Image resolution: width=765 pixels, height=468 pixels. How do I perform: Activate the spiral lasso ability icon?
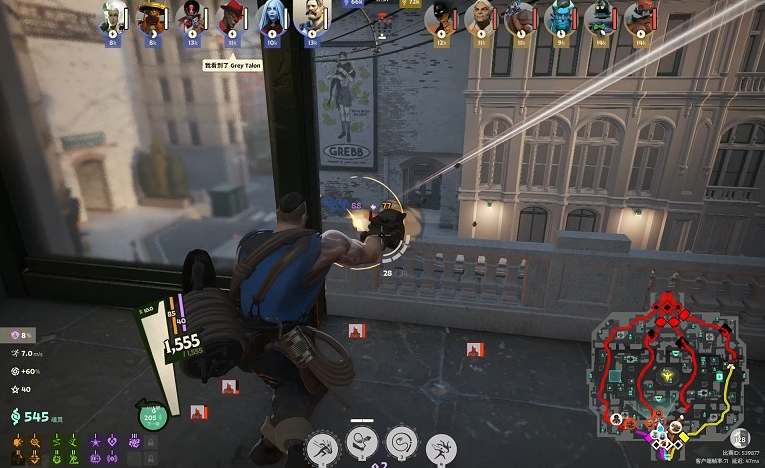coord(401,442)
